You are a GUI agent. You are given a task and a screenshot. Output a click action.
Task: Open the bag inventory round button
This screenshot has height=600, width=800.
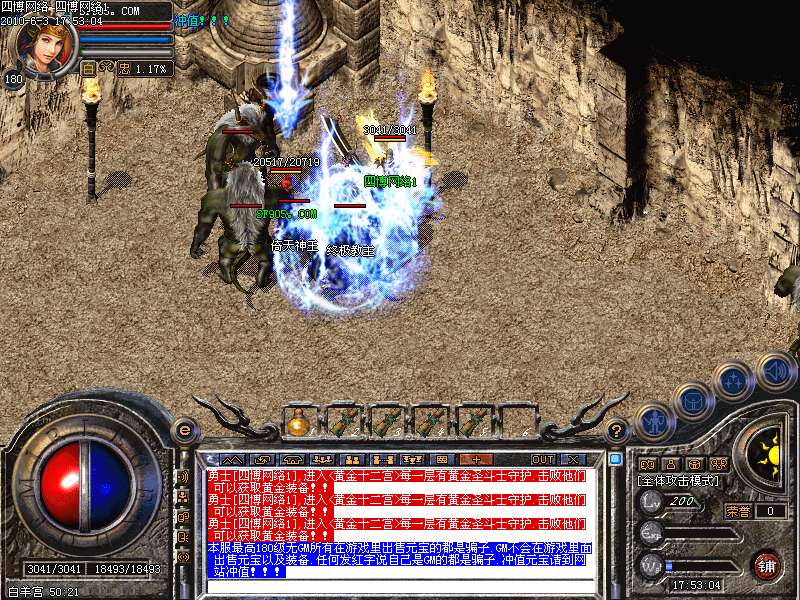click(x=693, y=401)
